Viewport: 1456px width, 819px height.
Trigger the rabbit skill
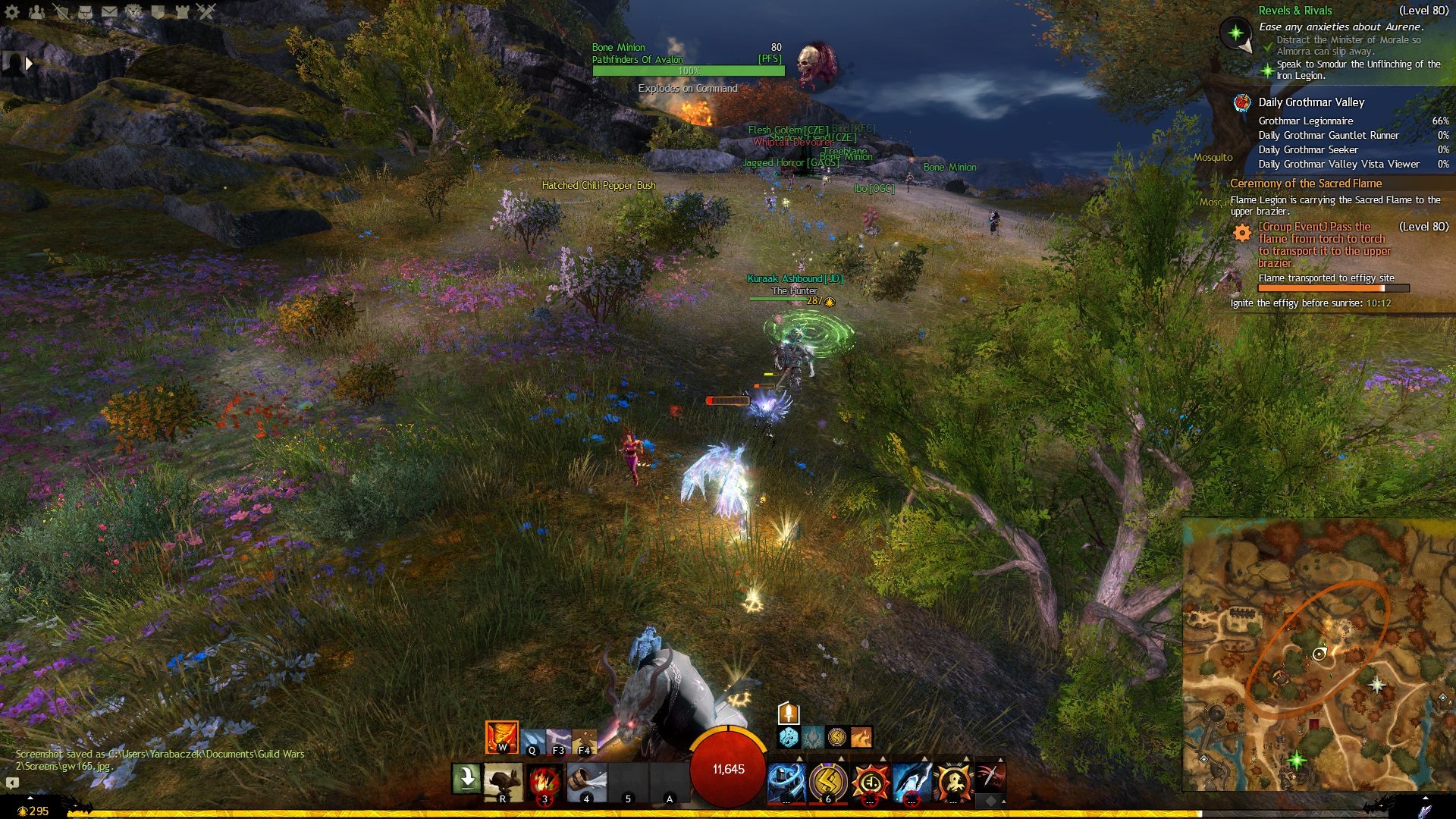pos(502,781)
